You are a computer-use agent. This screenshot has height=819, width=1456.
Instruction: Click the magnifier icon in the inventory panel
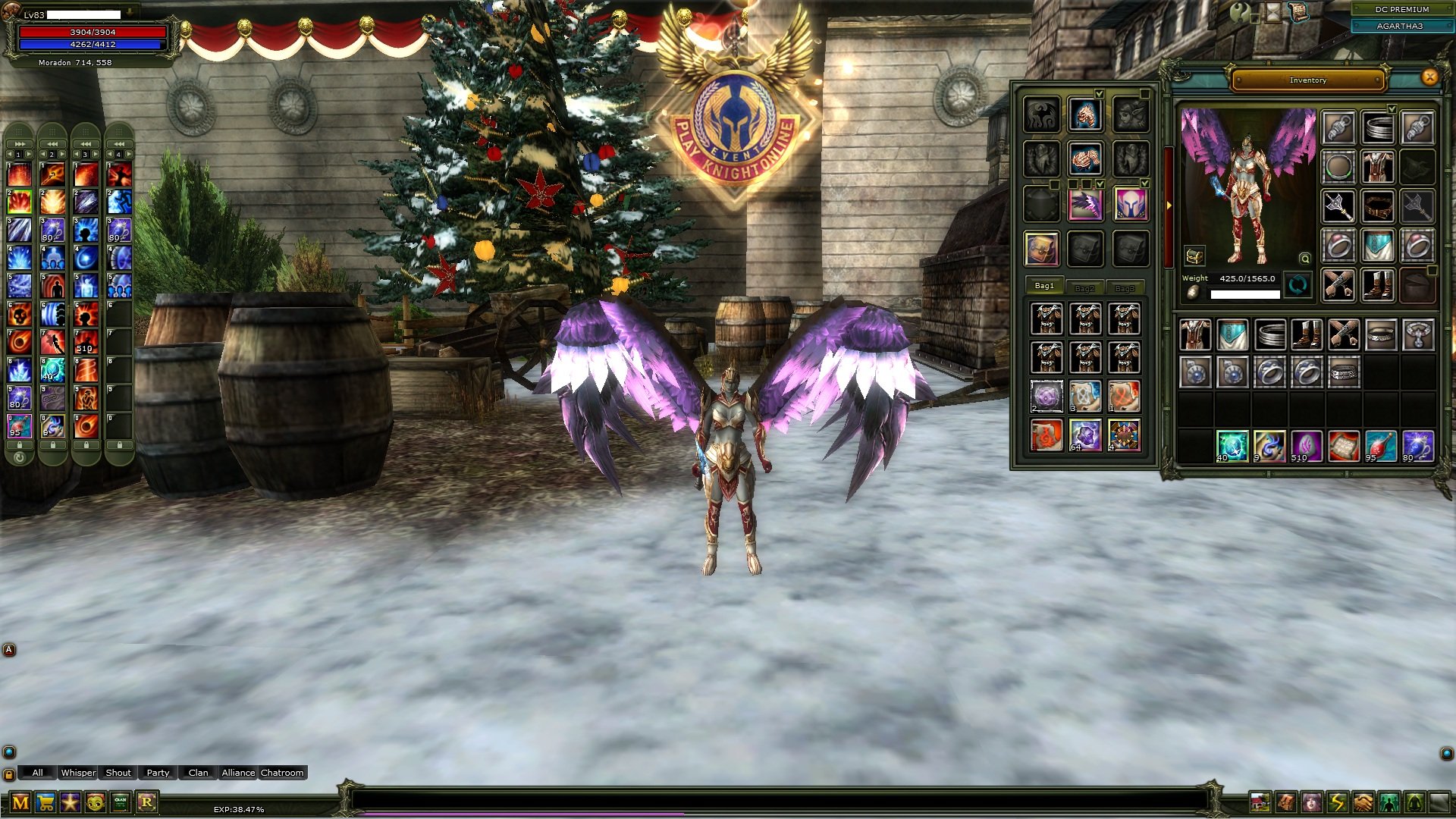[x=1304, y=259]
